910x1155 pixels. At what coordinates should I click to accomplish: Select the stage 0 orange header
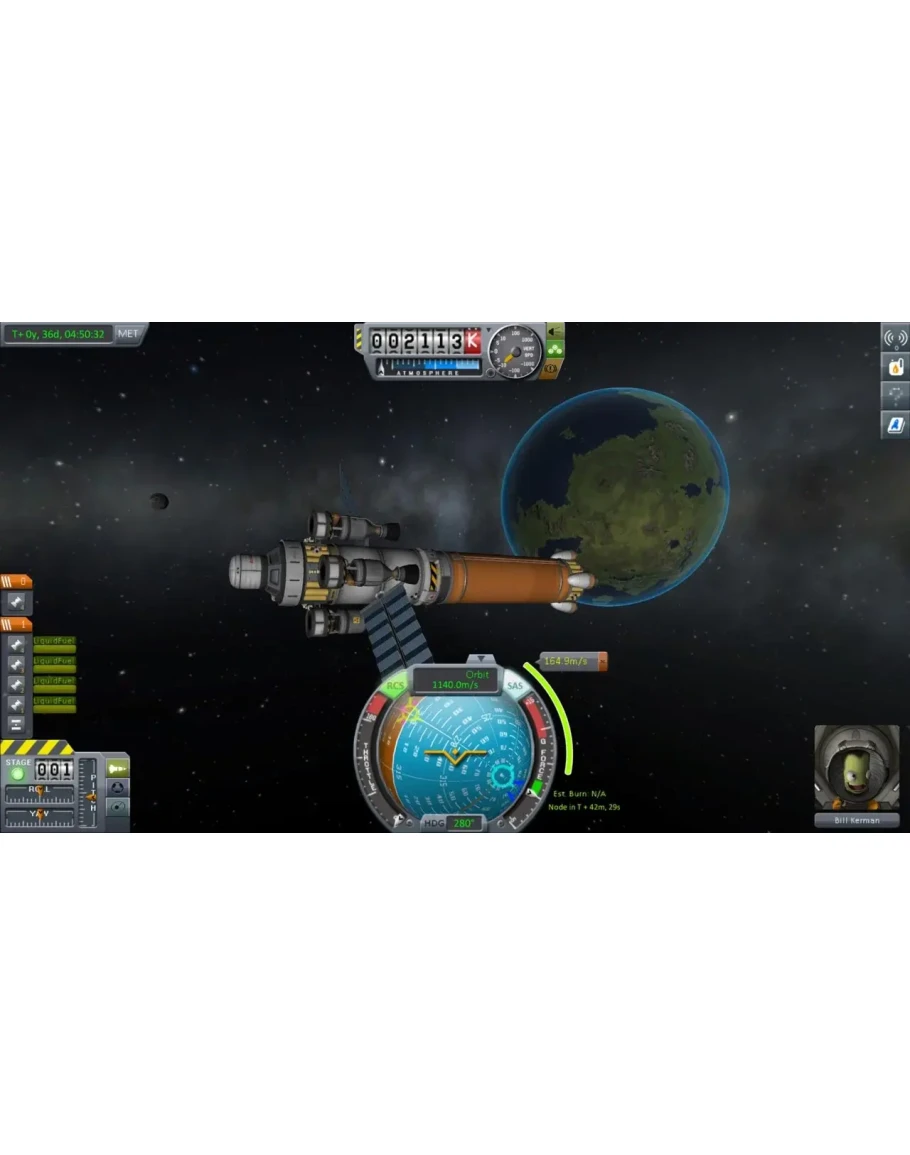point(16,581)
